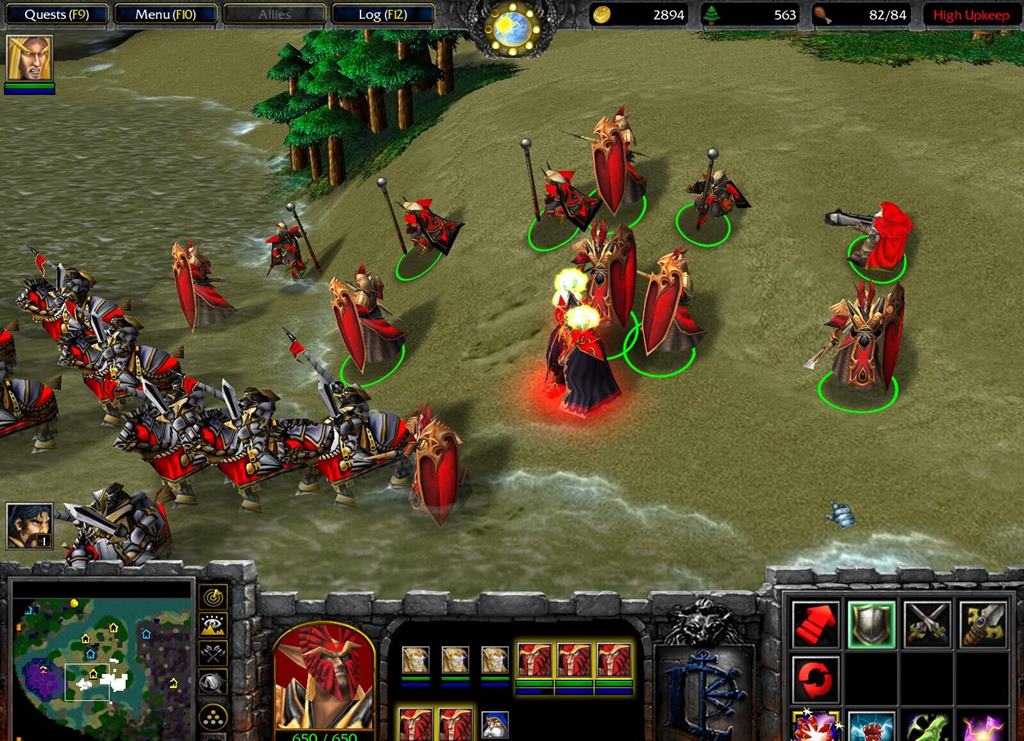Cast the purple lightning ability
This screenshot has height=741, width=1024.
[x=982, y=726]
